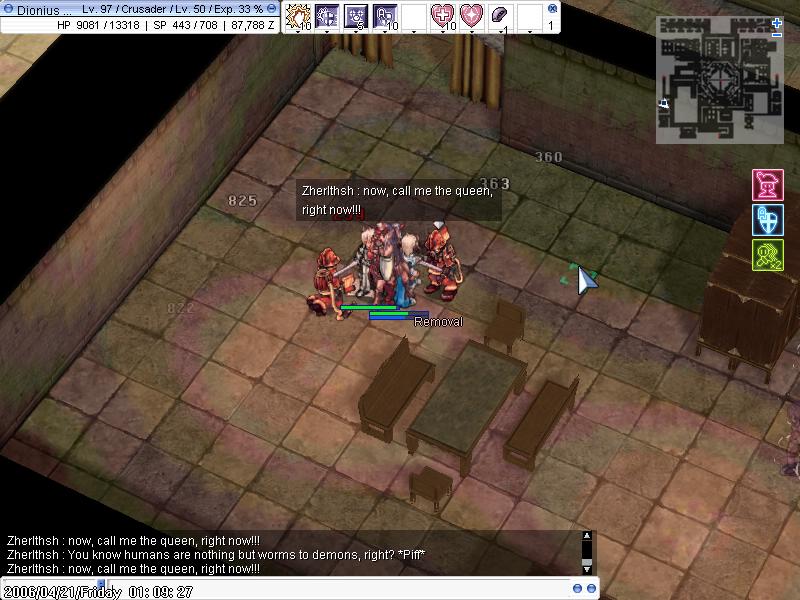Zoom in the minimap with plus button
Viewport: 800px width, 600px height.
(x=778, y=22)
